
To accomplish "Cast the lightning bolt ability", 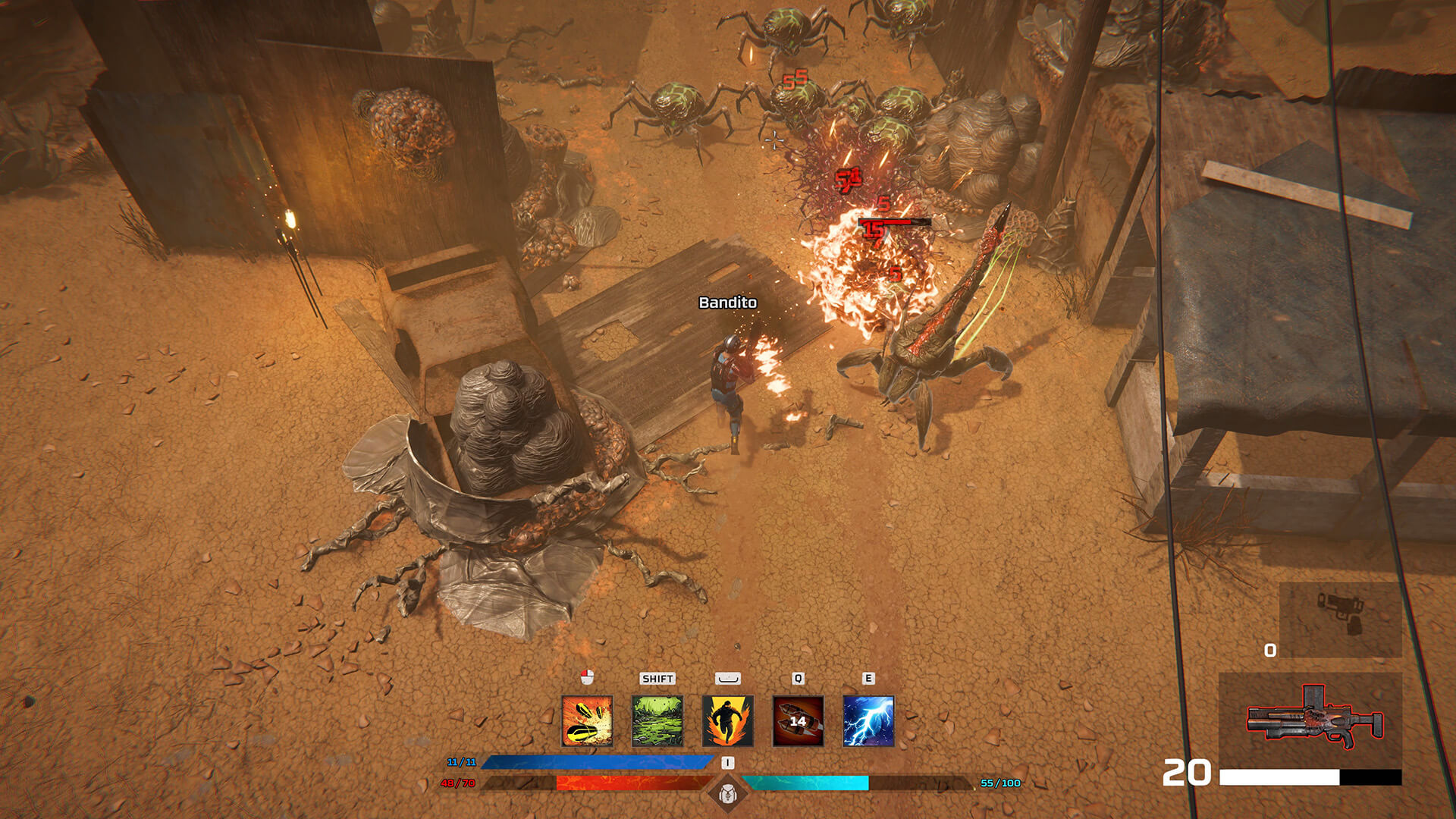I will (x=868, y=721).
